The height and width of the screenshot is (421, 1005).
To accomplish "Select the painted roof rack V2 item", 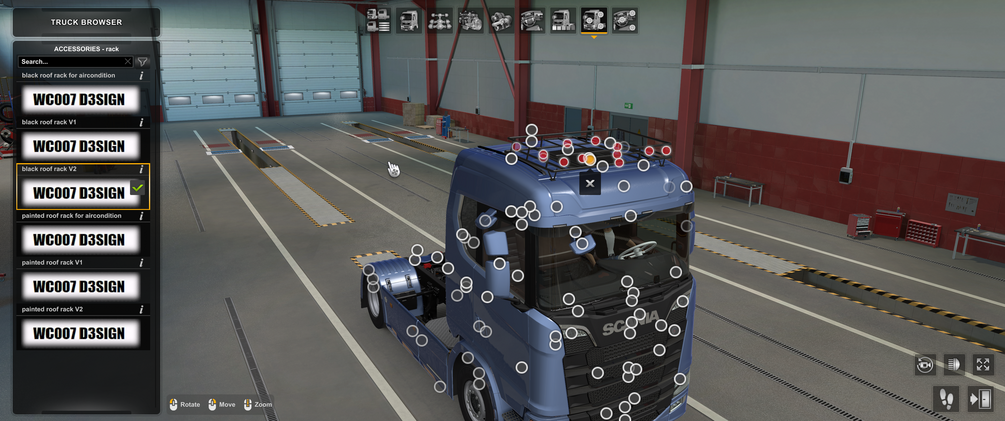I will [x=80, y=333].
